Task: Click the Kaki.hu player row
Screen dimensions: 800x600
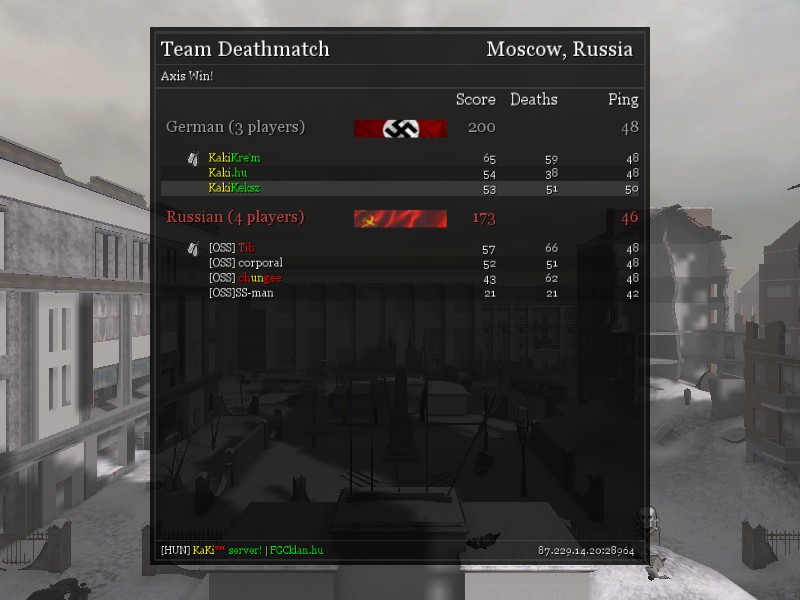Action: coord(228,173)
